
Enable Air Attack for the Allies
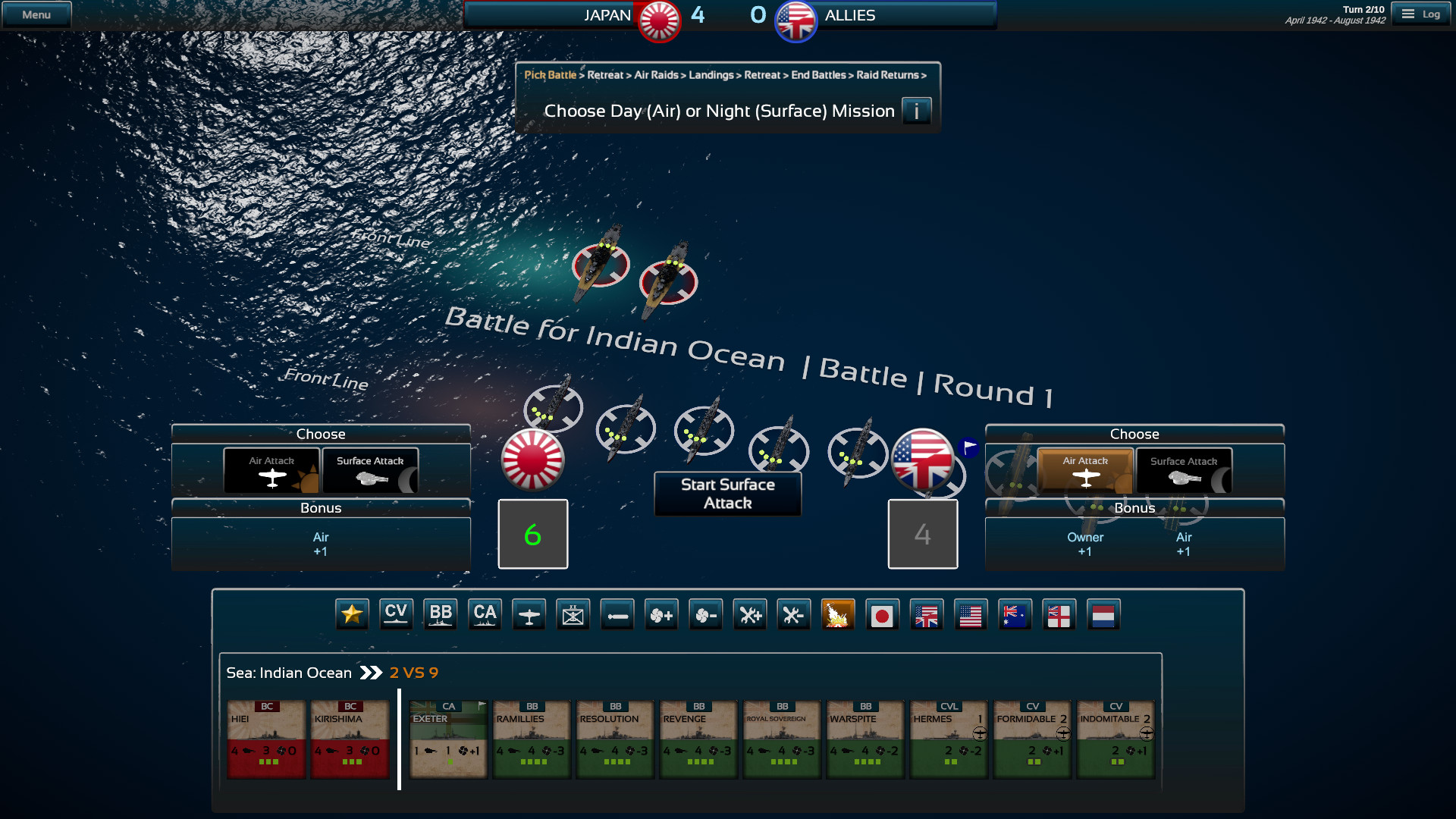[x=1085, y=470]
